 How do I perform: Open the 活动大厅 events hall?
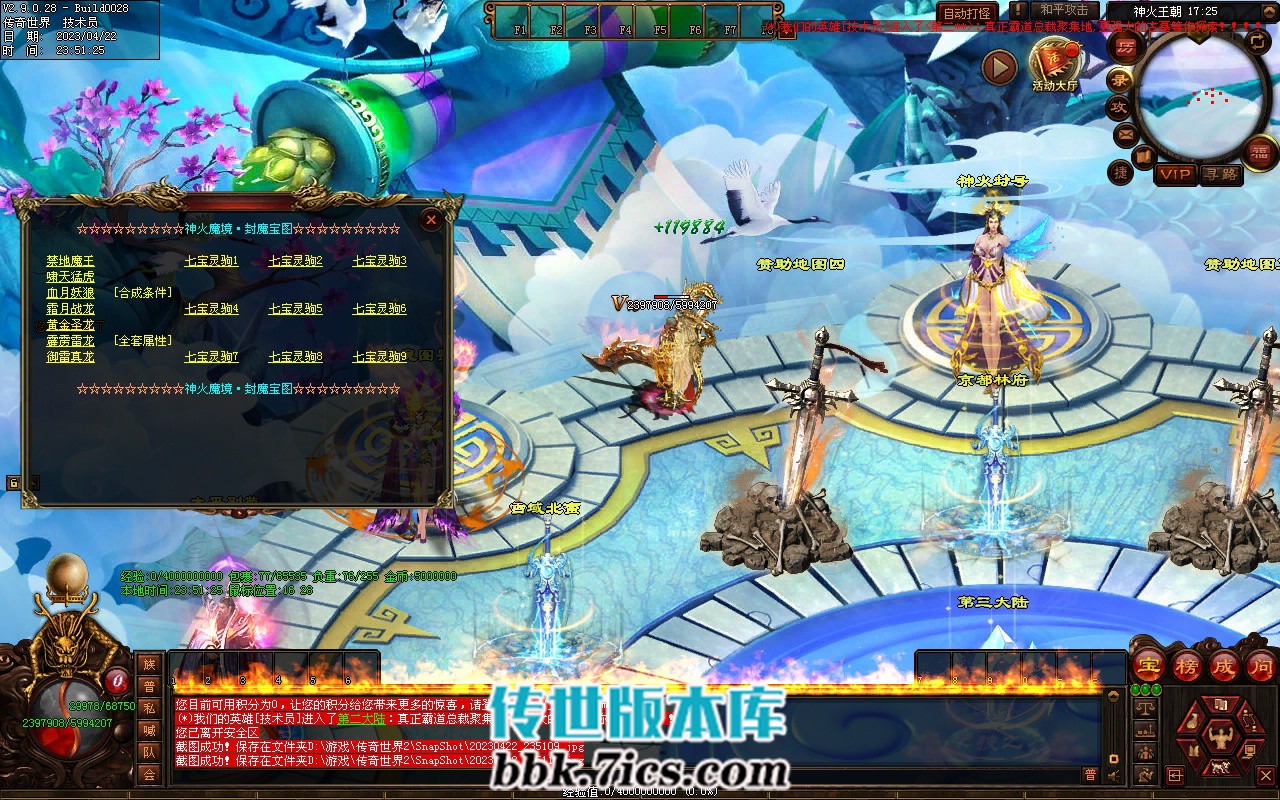[x=1055, y=65]
